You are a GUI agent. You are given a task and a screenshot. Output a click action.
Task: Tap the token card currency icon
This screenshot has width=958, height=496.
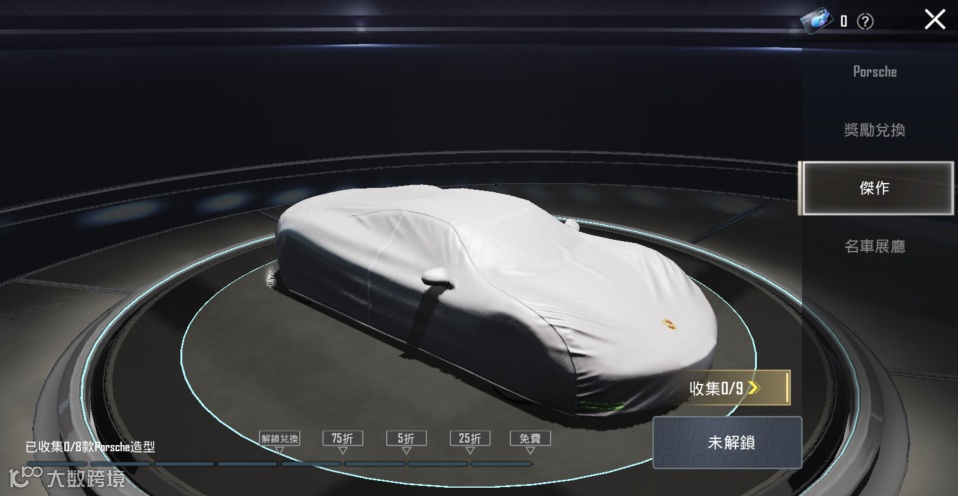(816, 20)
